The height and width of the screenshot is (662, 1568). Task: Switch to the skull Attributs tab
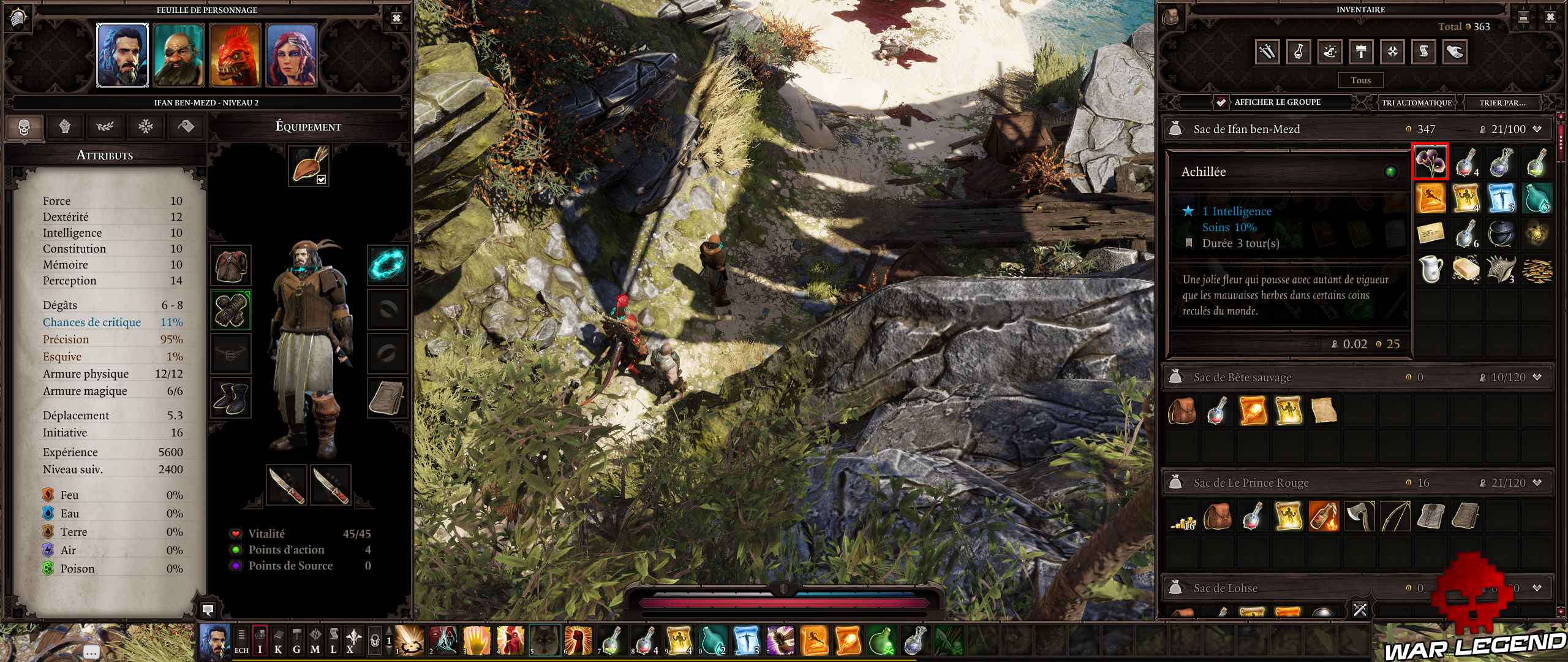click(x=25, y=127)
